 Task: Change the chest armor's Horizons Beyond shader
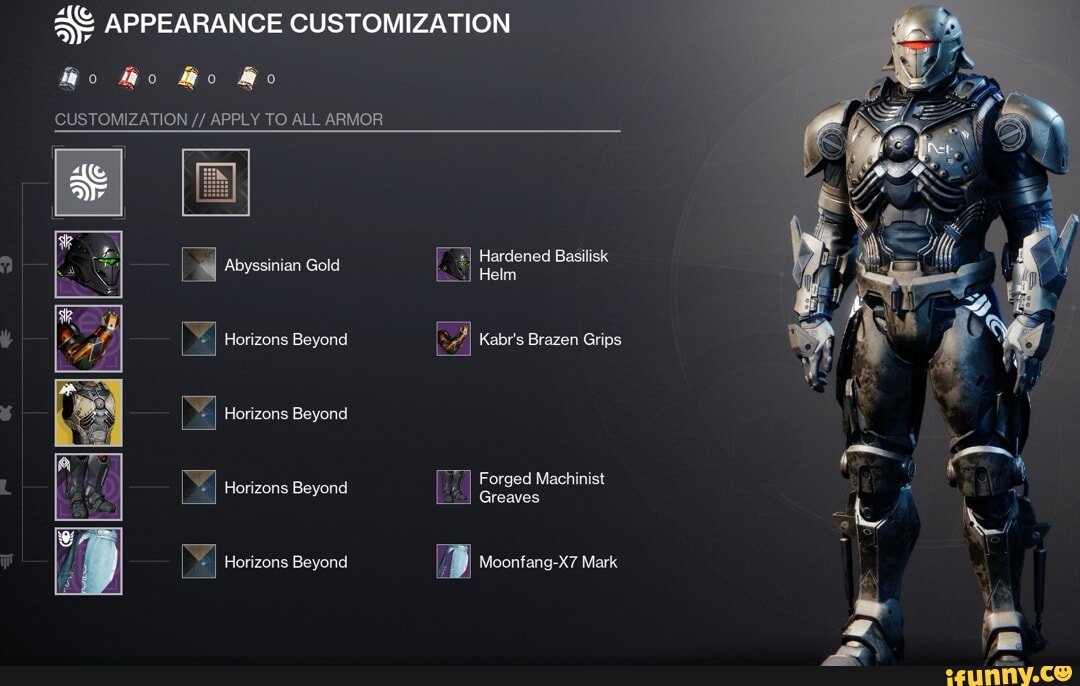(199, 413)
